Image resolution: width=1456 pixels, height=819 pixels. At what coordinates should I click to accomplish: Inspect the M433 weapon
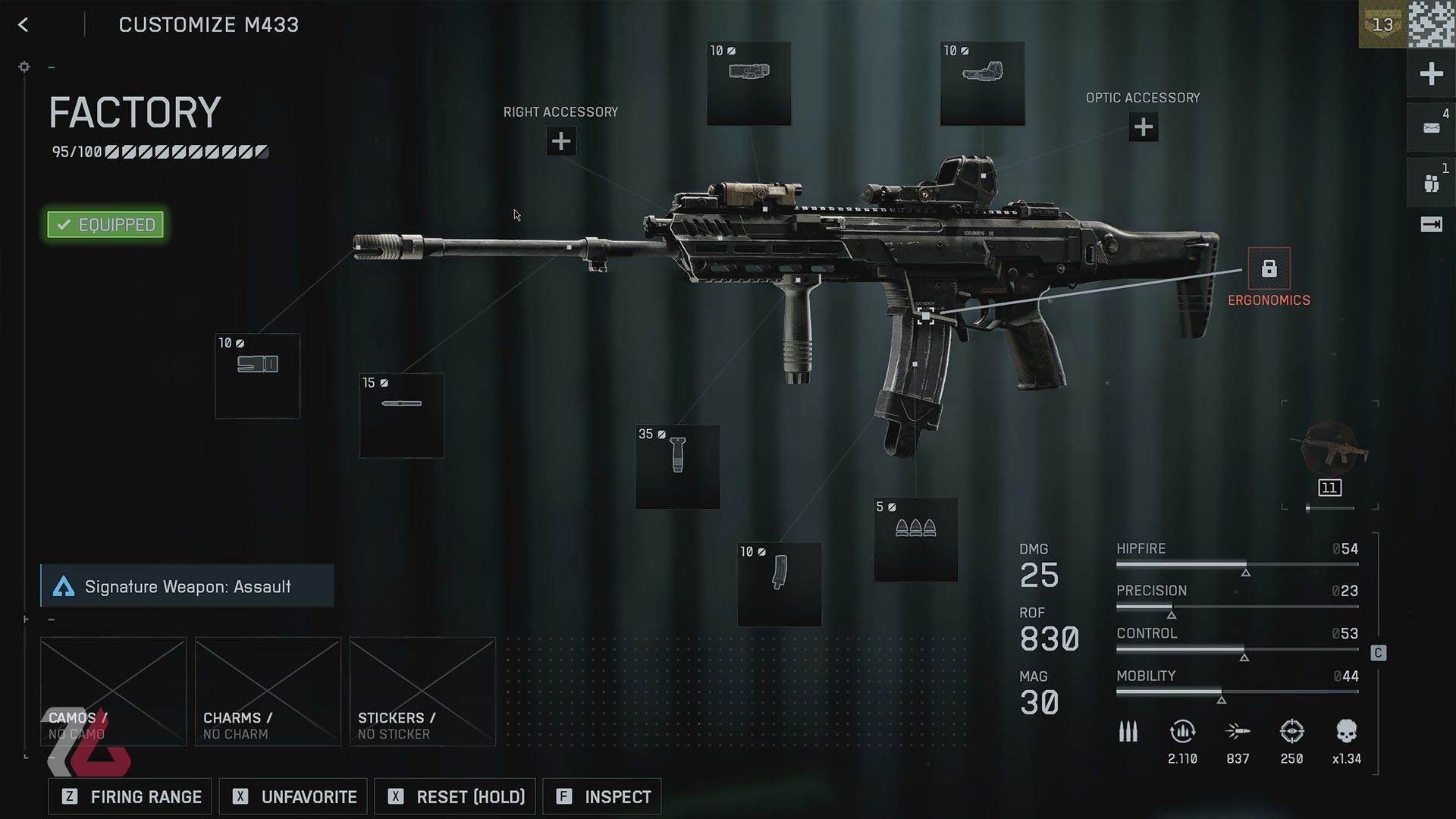pos(602,796)
